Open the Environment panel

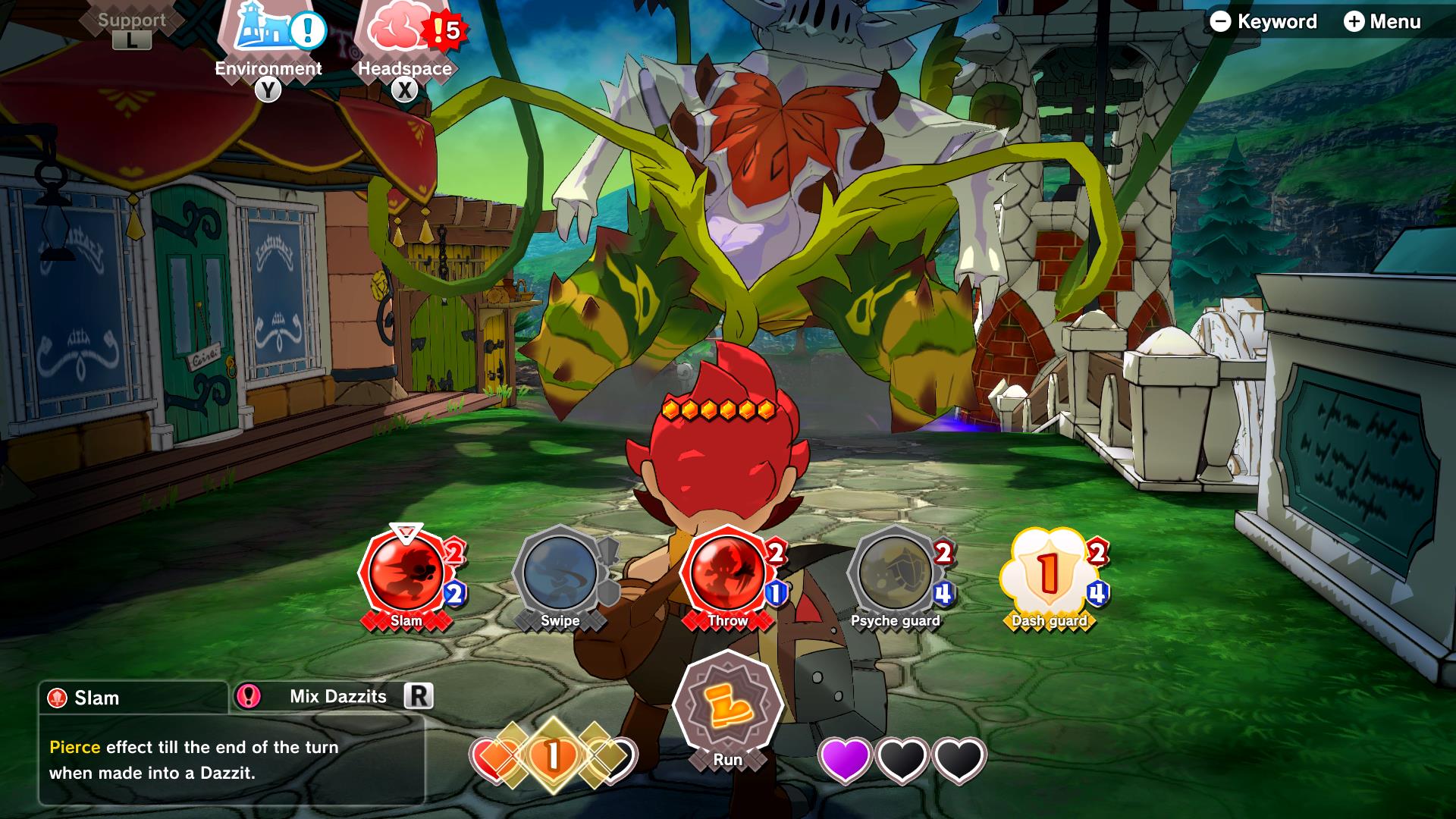click(268, 34)
